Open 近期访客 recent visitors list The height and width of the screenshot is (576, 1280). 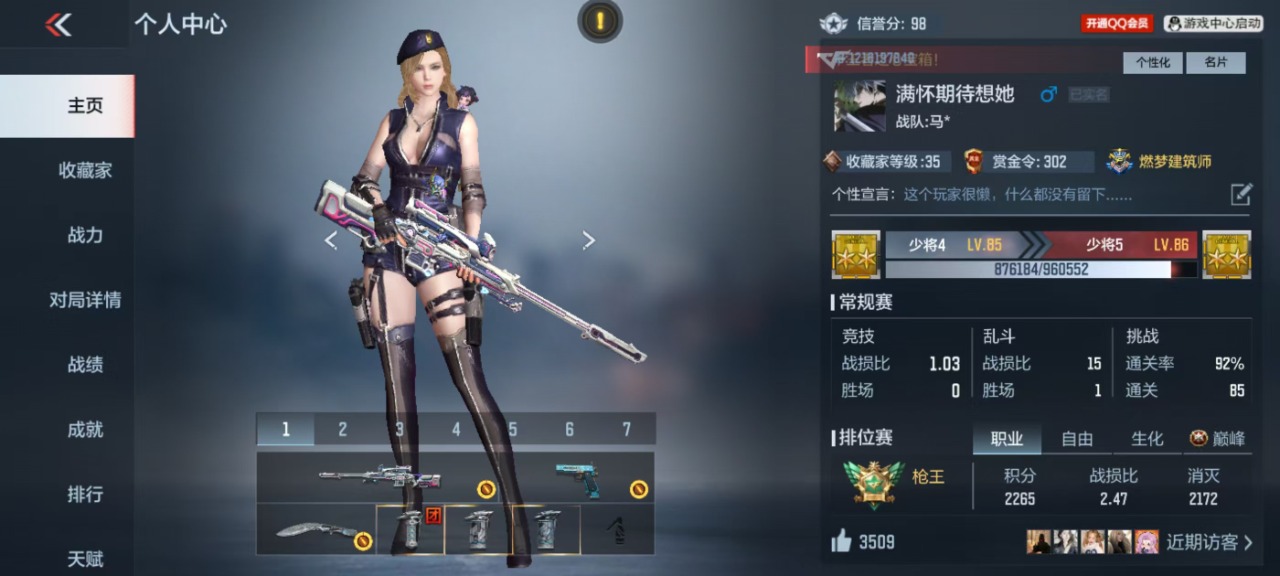1208,542
